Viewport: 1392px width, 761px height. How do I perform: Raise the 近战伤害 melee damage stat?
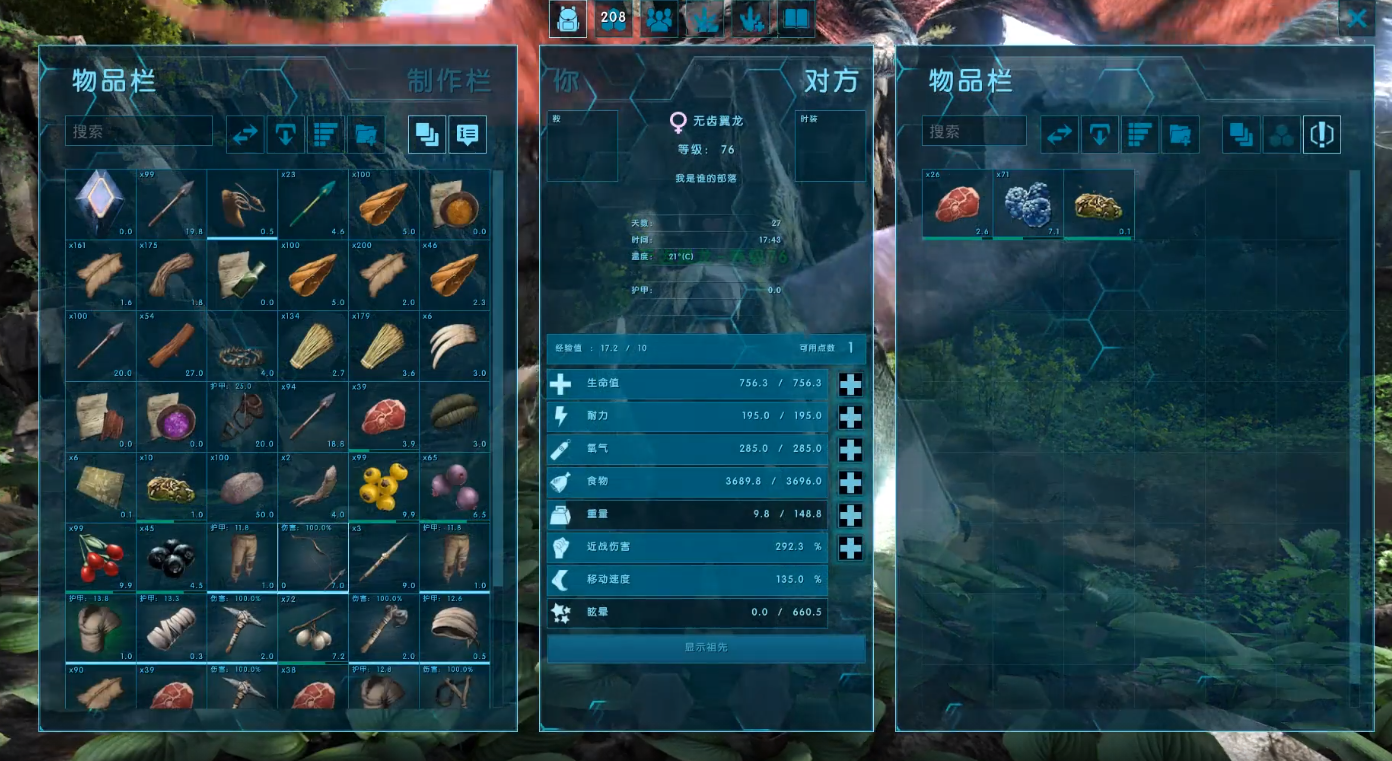point(850,548)
